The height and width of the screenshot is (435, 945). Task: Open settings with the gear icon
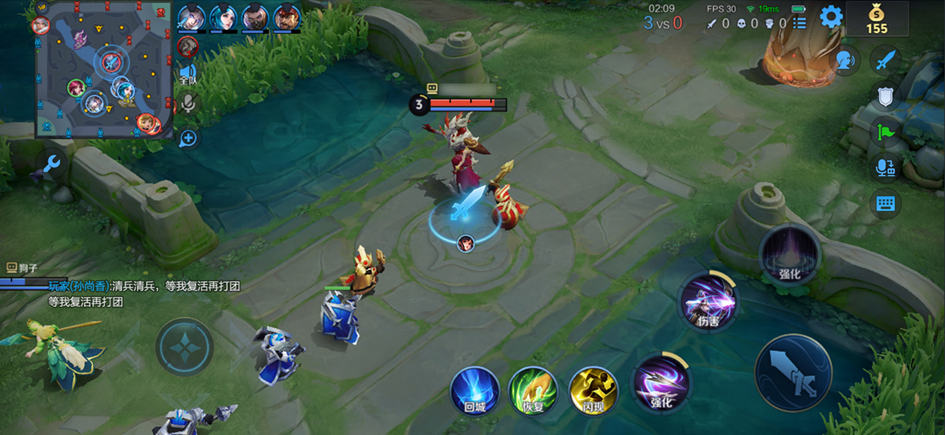(x=831, y=17)
